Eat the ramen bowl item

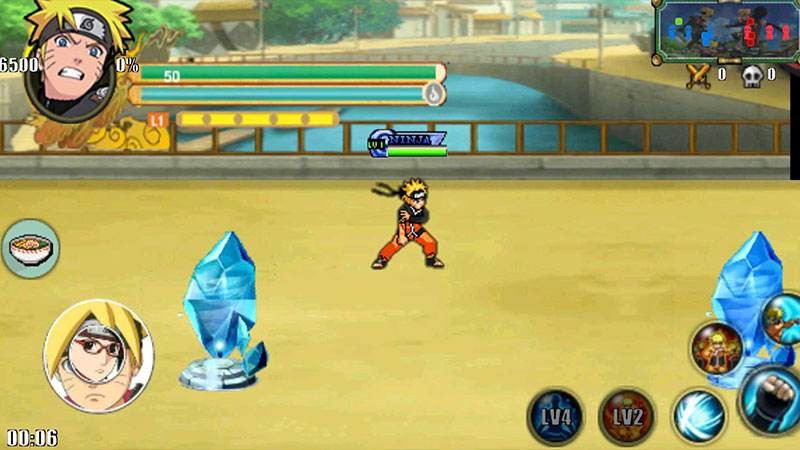[30, 248]
